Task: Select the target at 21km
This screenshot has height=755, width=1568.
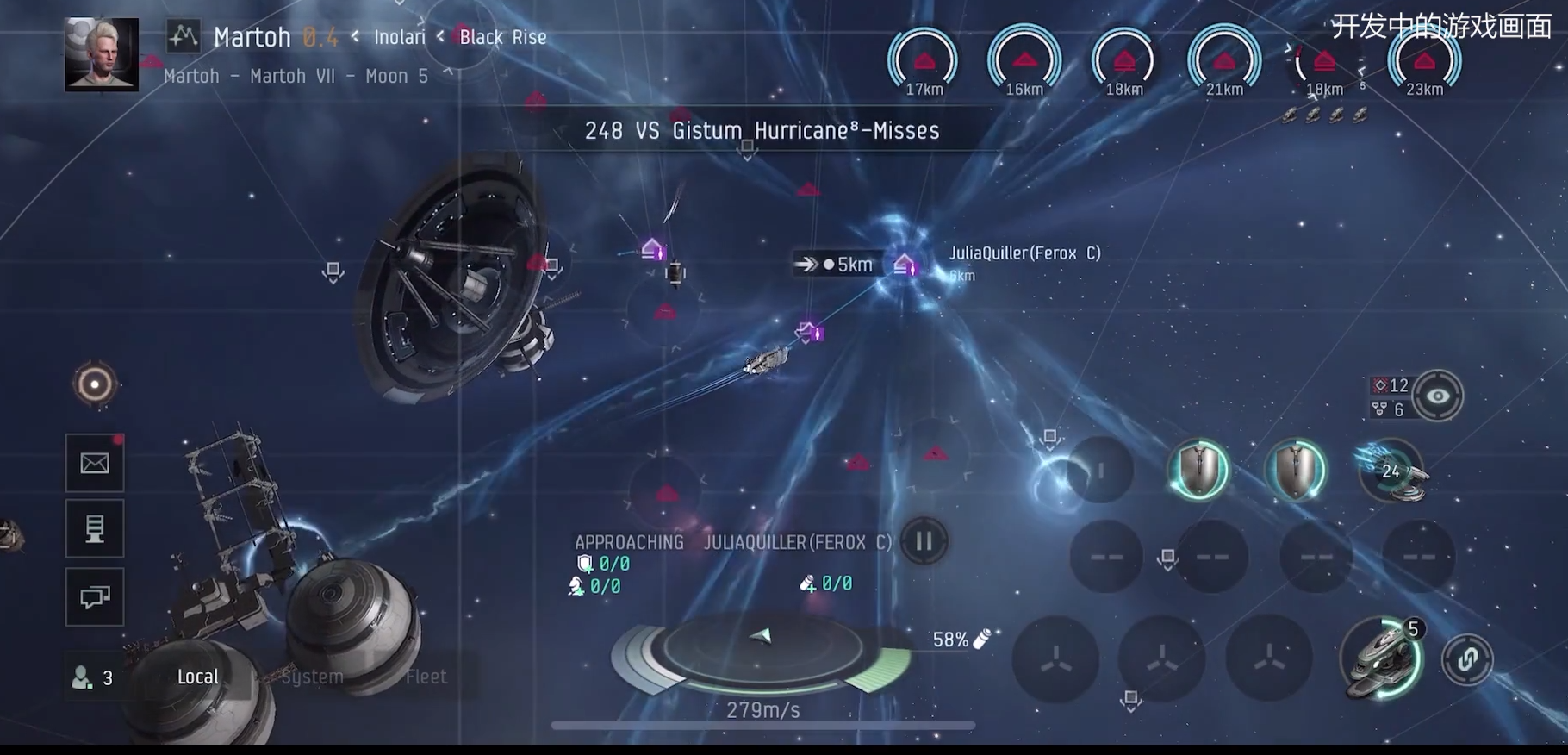Action: [x=1224, y=62]
